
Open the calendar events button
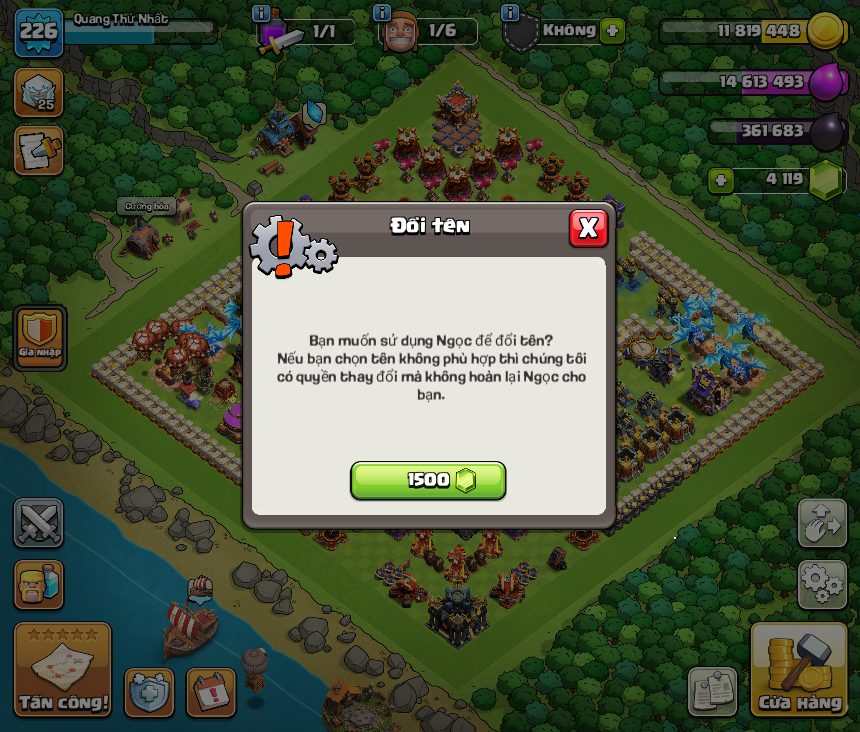pos(211,692)
